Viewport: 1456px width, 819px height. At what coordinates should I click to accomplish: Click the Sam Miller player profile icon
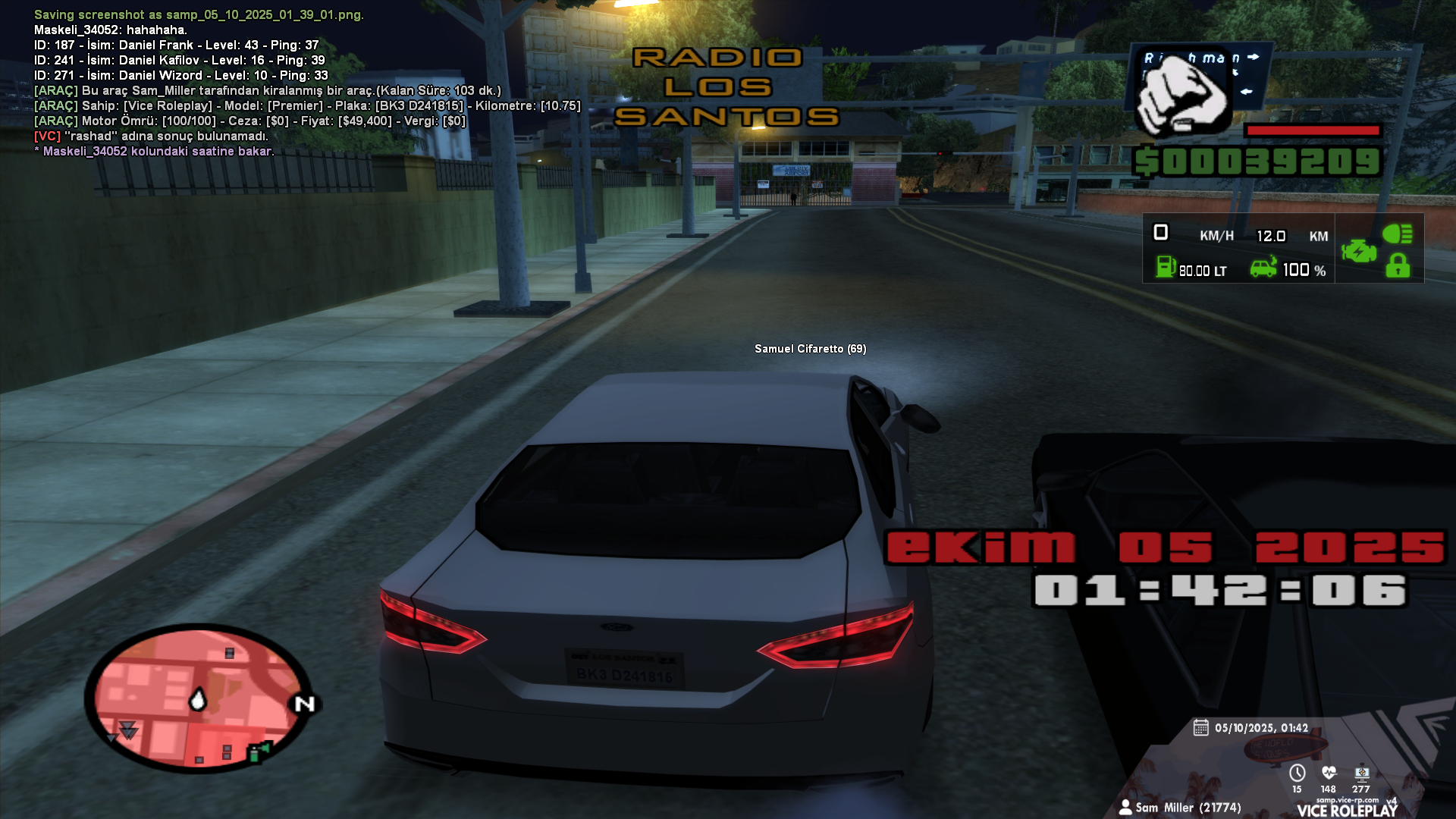tap(1125, 807)
